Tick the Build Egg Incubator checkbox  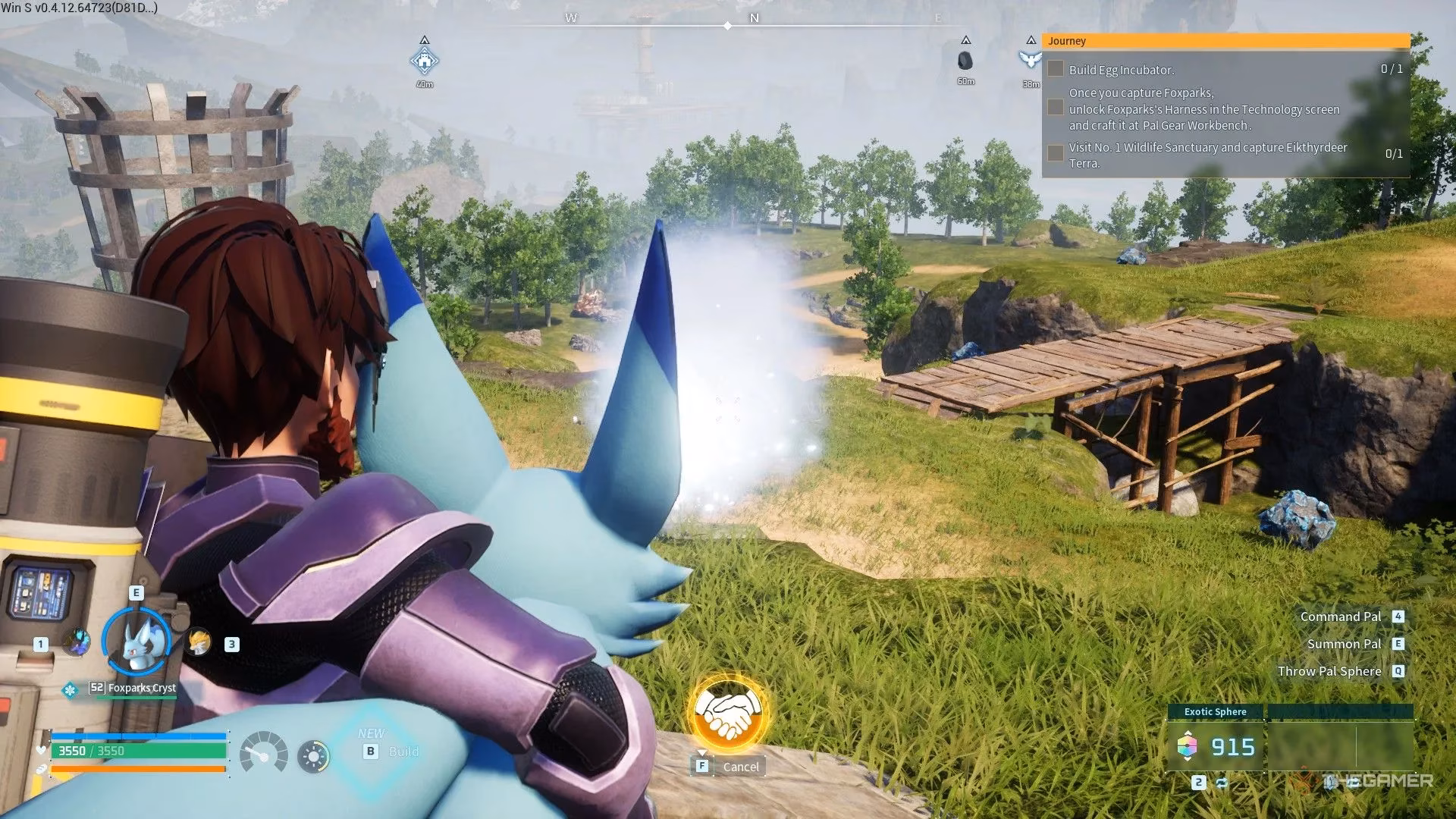click(x=1055, y=69)
